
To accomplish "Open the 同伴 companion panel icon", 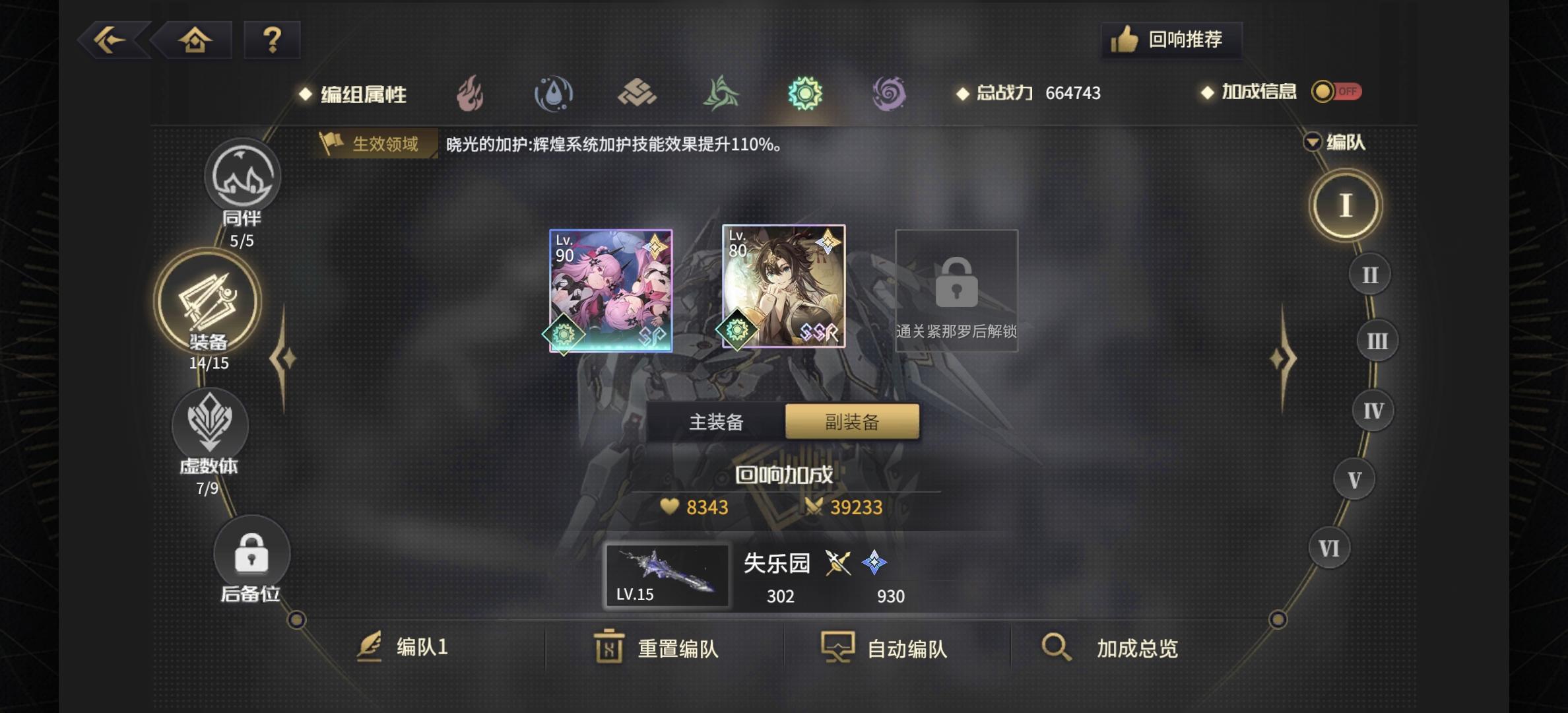I will pyautogui.click(x=242, y=177).
